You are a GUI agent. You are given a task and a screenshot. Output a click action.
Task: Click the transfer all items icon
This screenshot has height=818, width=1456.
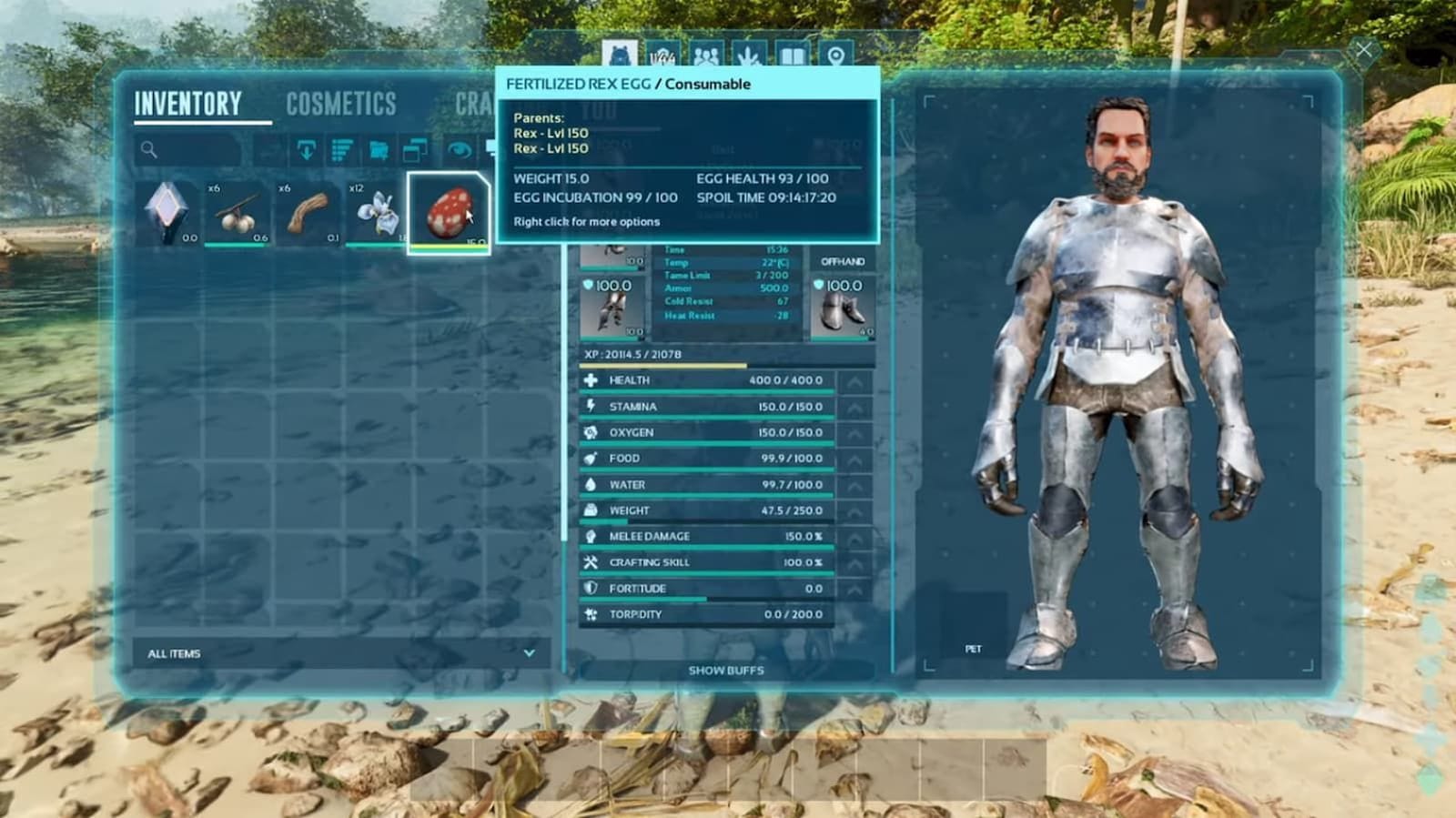click(x=307, y=150)
